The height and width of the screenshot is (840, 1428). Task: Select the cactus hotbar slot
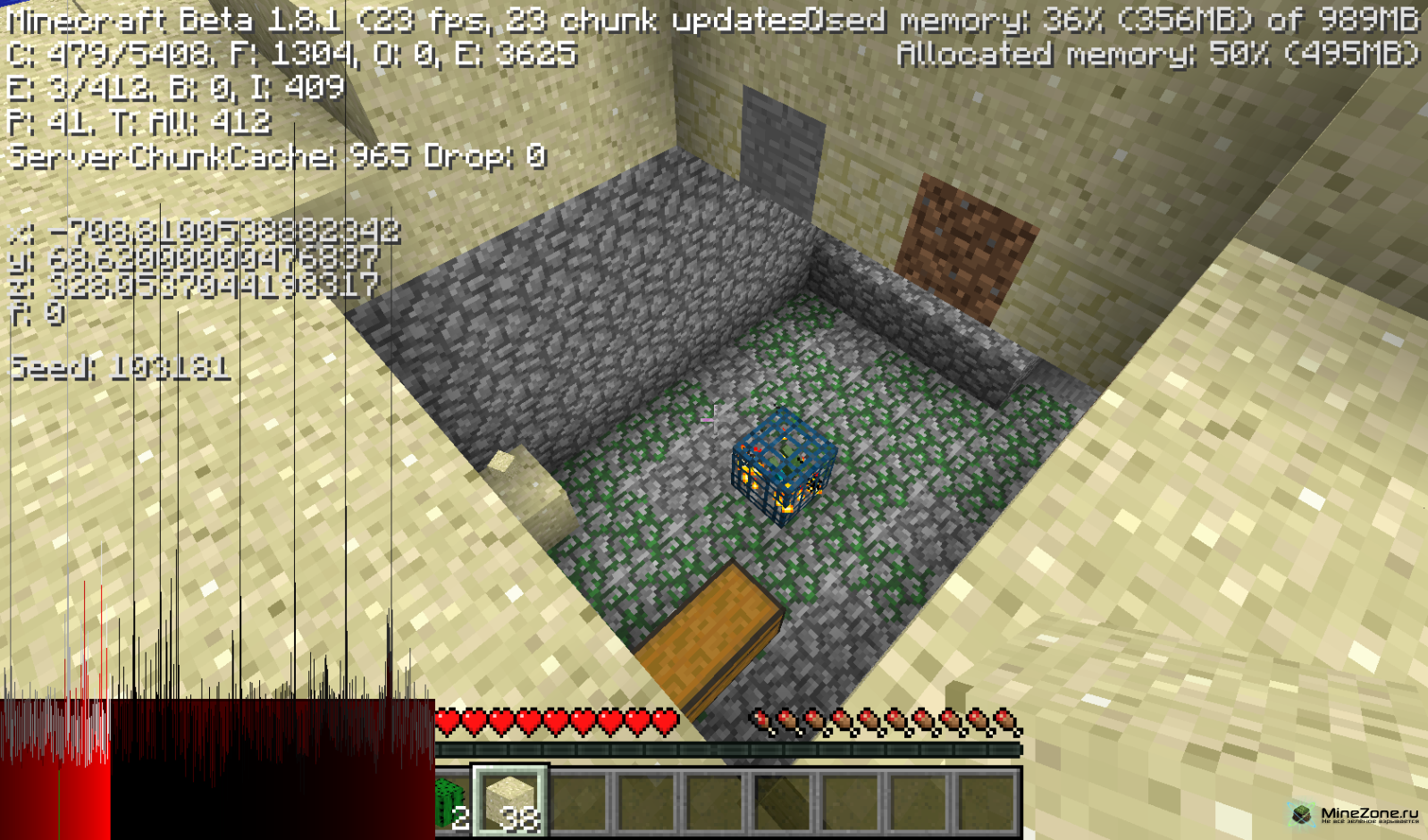click(x=452, y=802)
